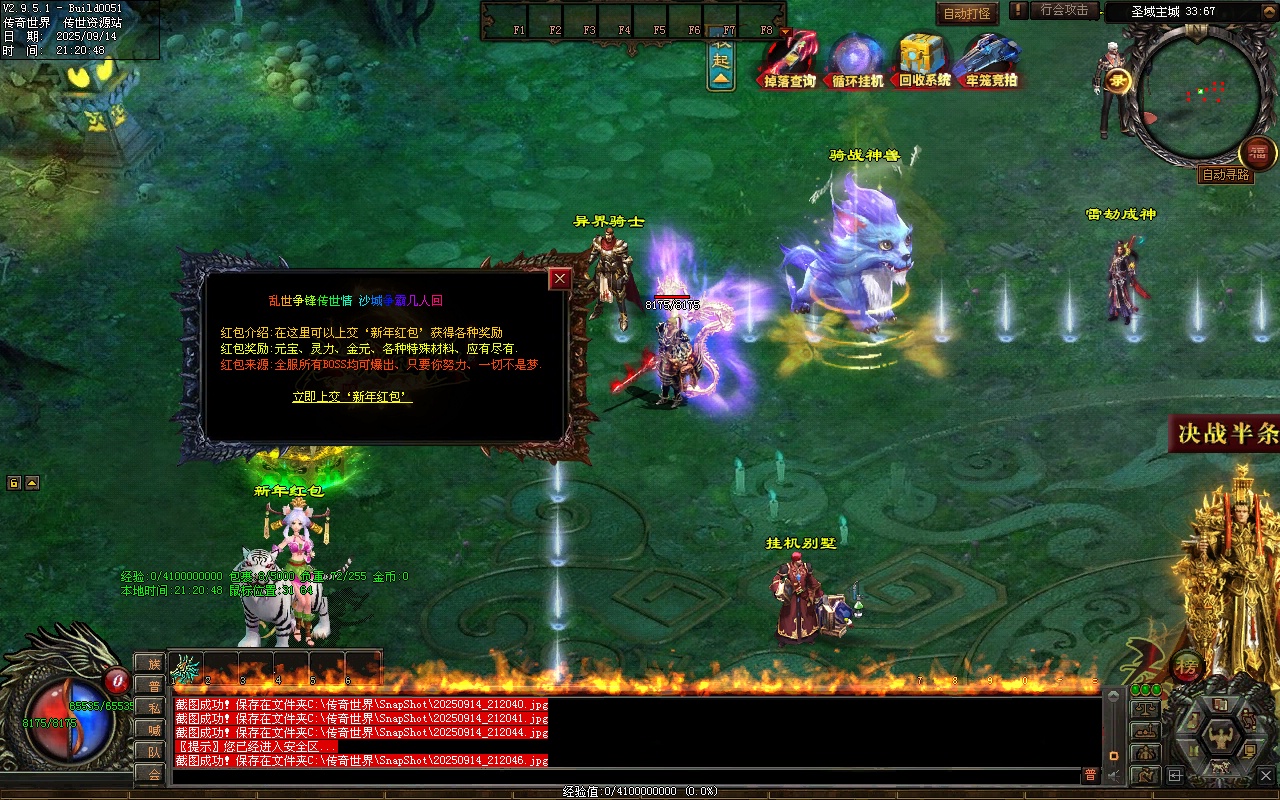
Task: Click the balance scales trade button
Action: [x=1144, y=708]
